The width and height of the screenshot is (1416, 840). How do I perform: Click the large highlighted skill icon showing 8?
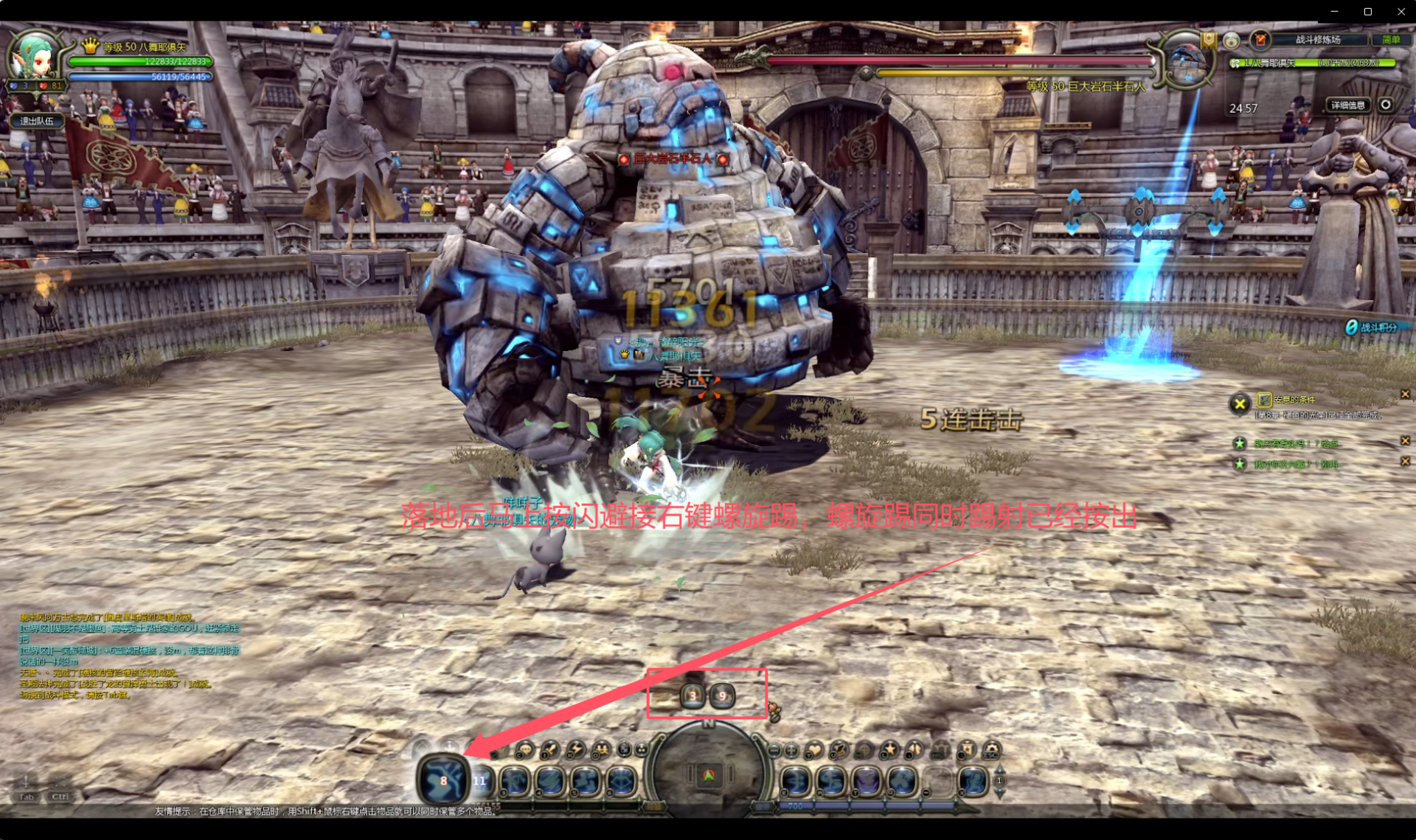(x=442, y=780)
